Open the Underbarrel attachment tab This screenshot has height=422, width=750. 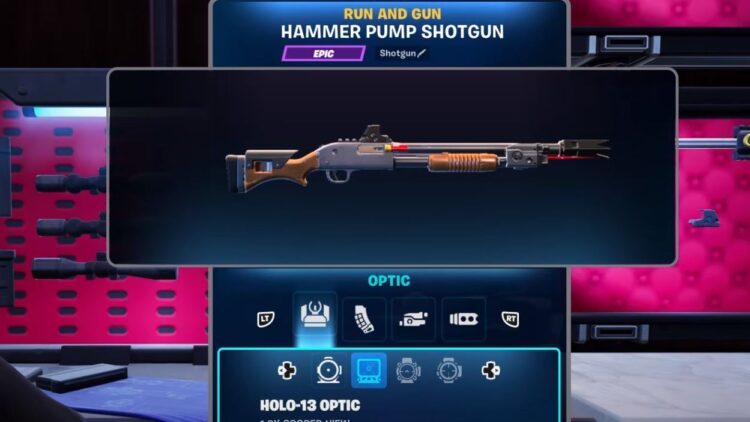pyautogui.click(x=413, y=319)
